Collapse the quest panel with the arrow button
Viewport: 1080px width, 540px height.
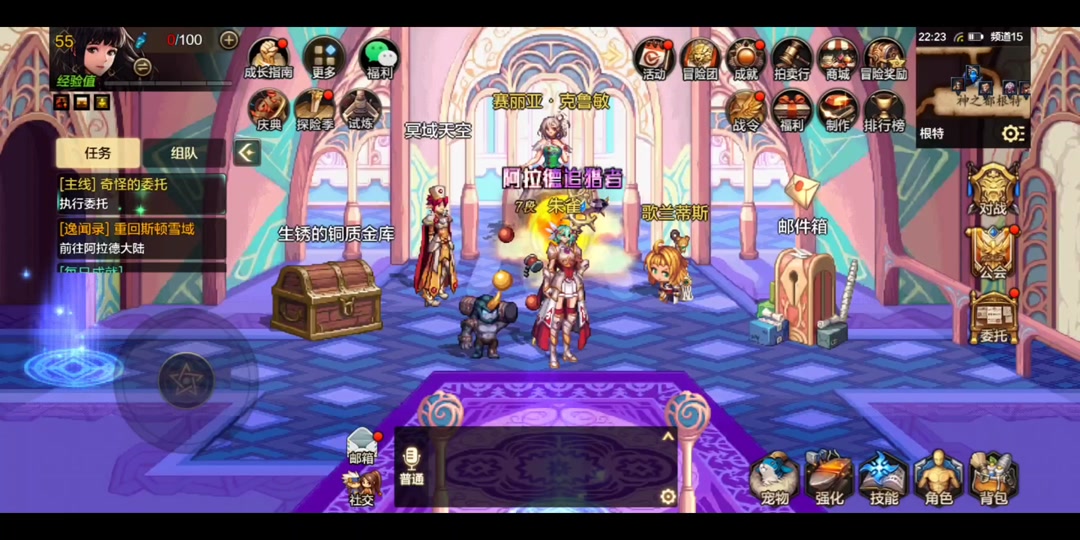247,153
